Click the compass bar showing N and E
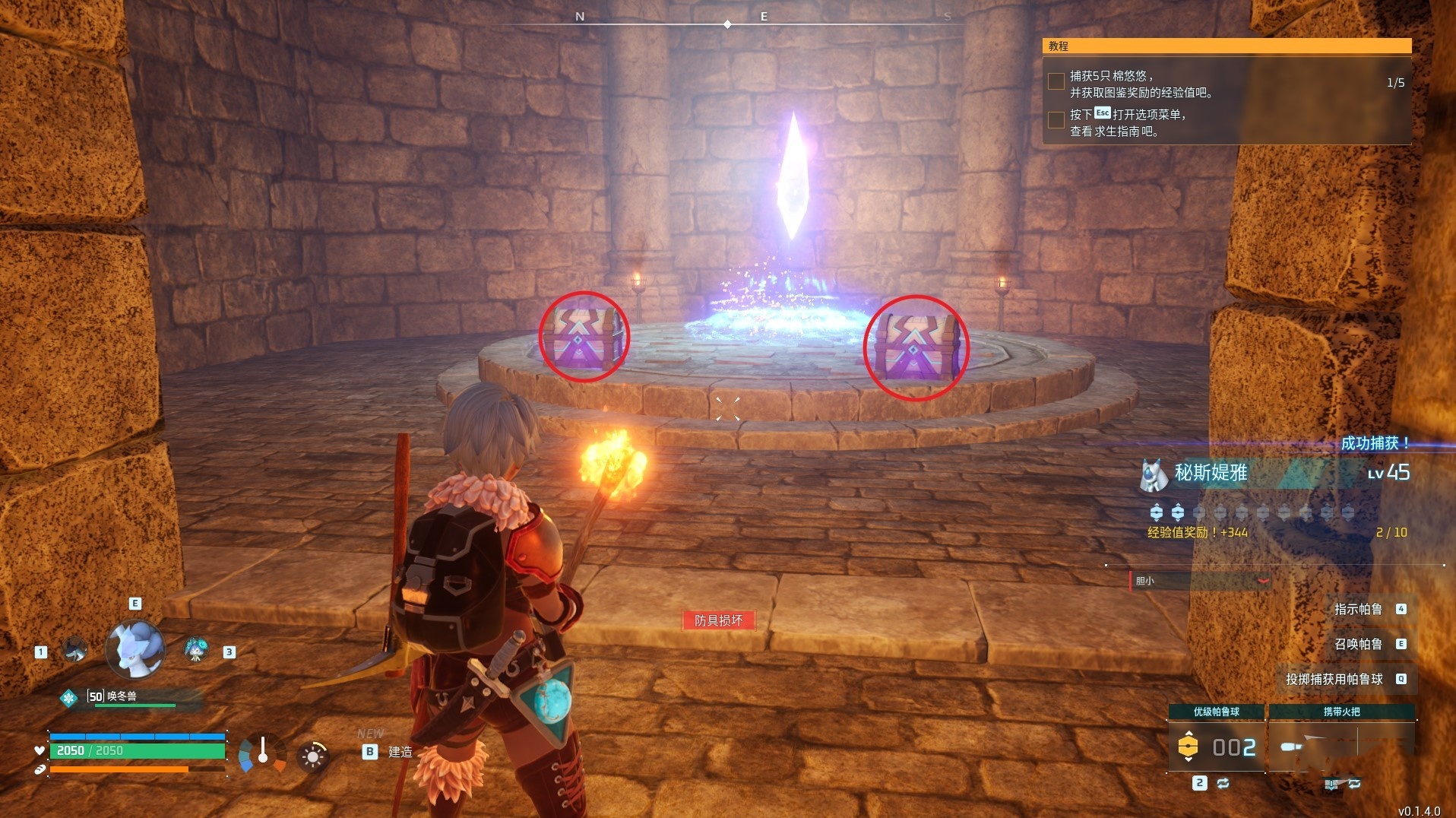This screenshot has height=818, width=1456. [x=728, y=21]
